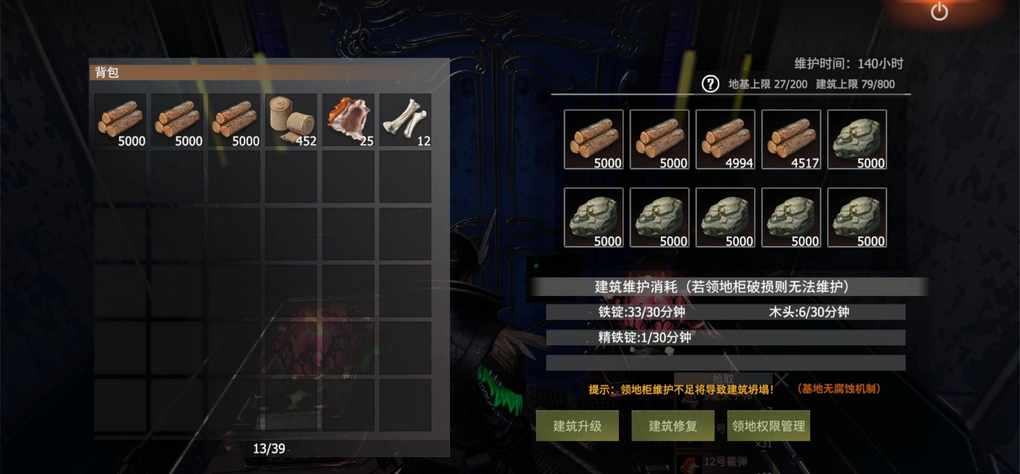Choose the animal hide stack of 25
The height and width of the screenshot is (474, 1020).
click(348, 121)
